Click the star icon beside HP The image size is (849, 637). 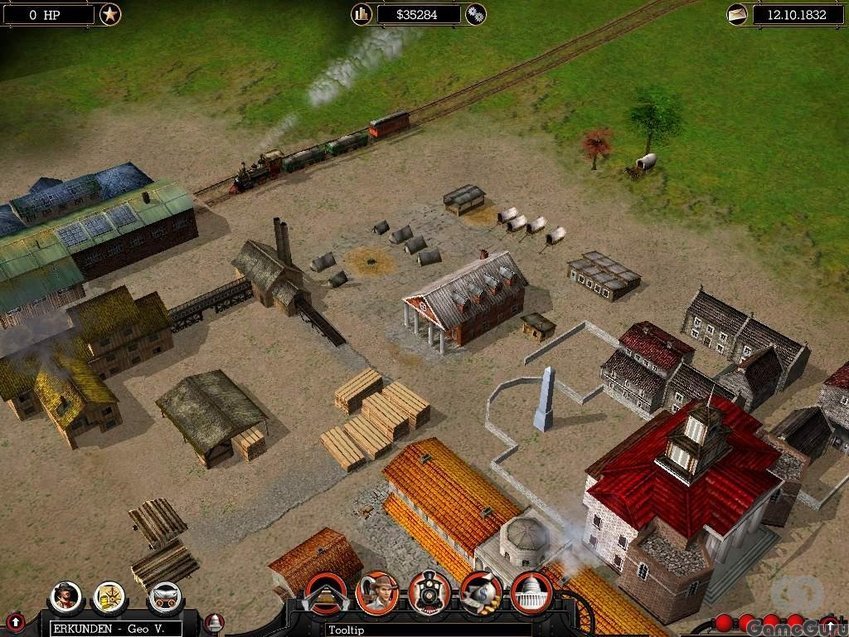(x=109, y=14)
